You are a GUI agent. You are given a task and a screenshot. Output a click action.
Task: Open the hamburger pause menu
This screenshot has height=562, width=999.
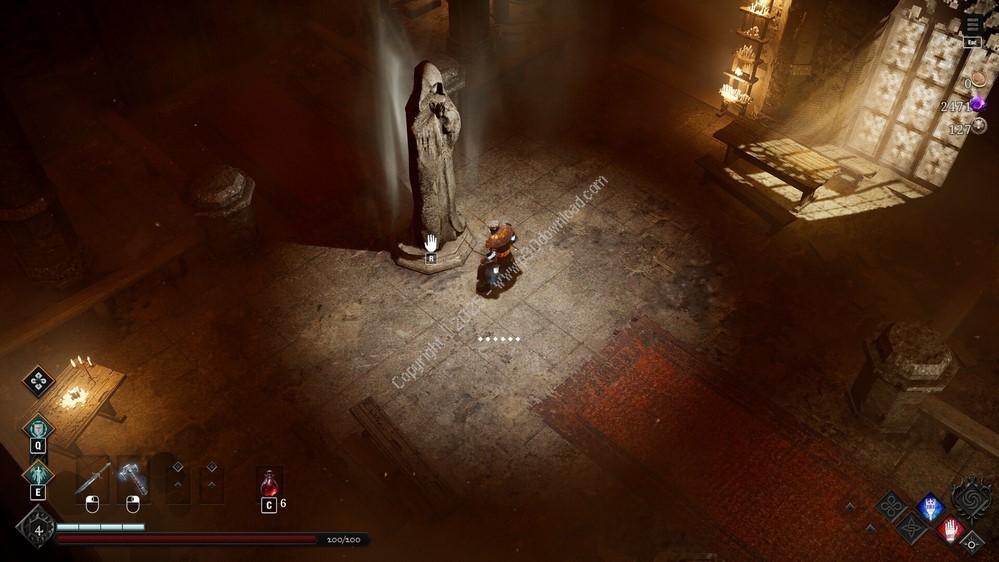point(973,25)
